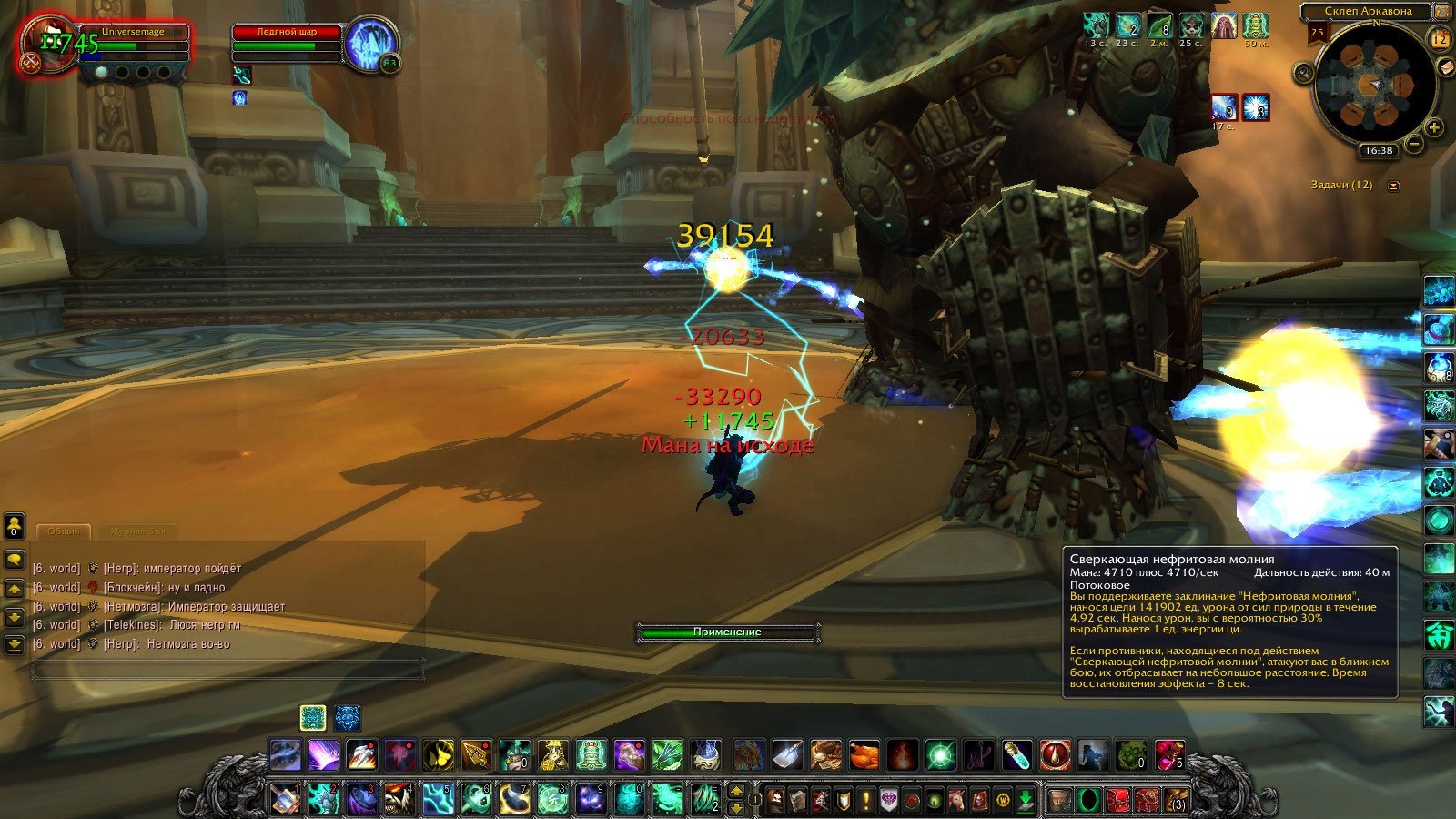Use the green potion vial slot
This screenshot has height=819, width=1456.
click(x=1016, y=755)
